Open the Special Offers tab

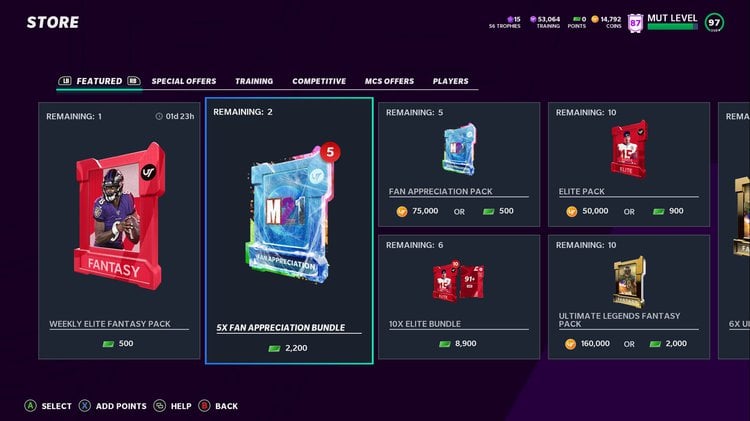click(186, 81)
